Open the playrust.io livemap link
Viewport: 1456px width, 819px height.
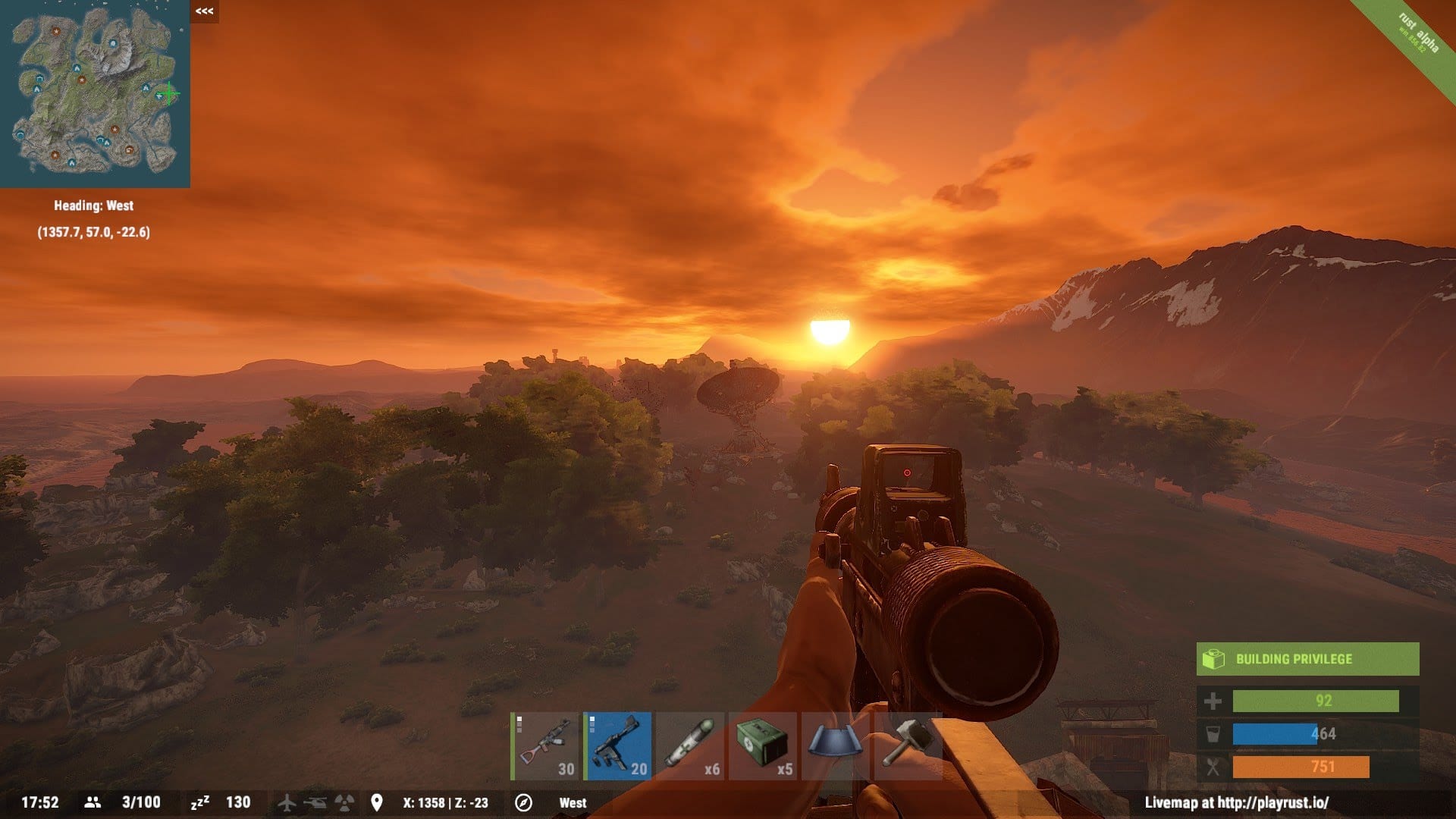click(1236, 802)
